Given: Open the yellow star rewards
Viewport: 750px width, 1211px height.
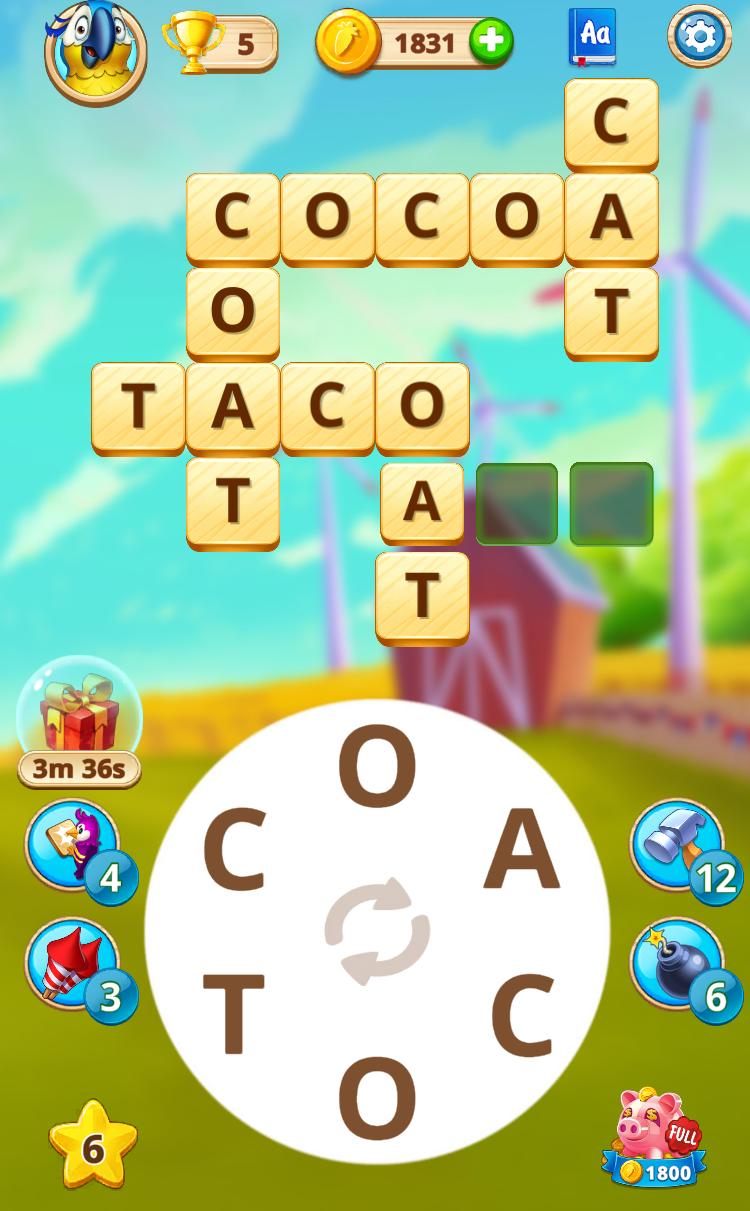Looking at the screenshot, I should point(93,1147).
